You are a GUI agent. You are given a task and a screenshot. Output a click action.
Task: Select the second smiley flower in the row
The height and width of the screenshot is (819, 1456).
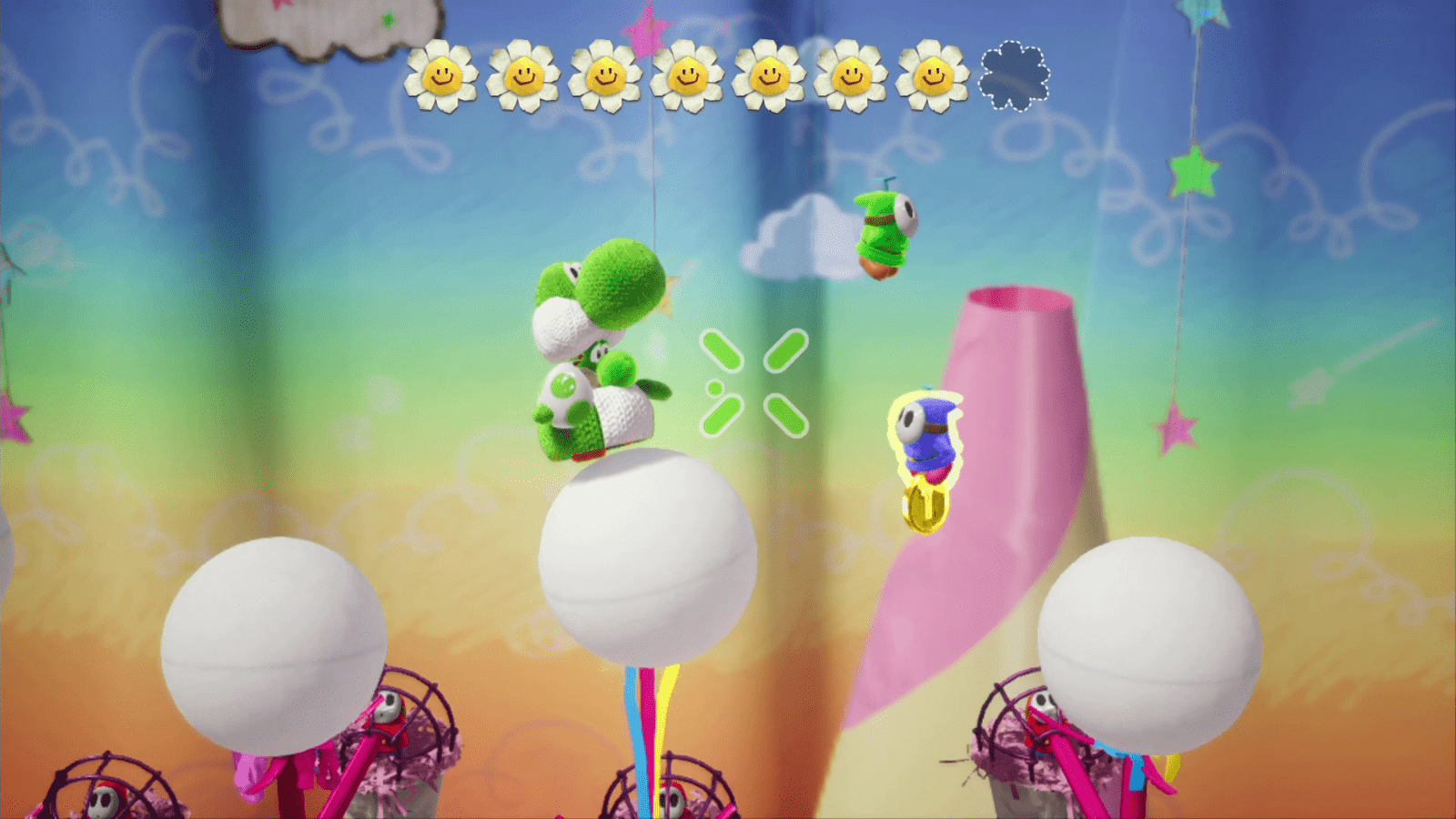click(522, 76)
